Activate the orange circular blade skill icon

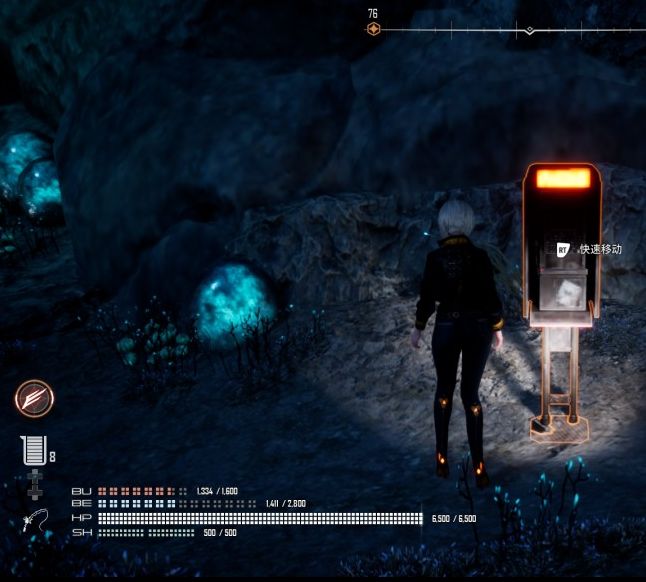coord(34,398)
